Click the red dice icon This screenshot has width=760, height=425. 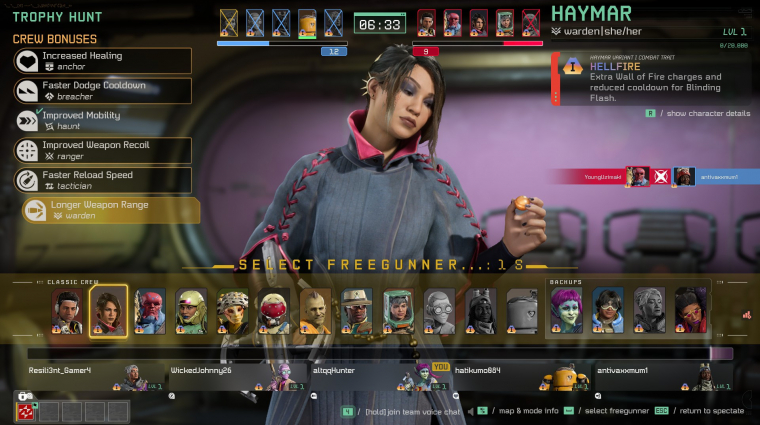pyautogui.click(x=26, y=411)
